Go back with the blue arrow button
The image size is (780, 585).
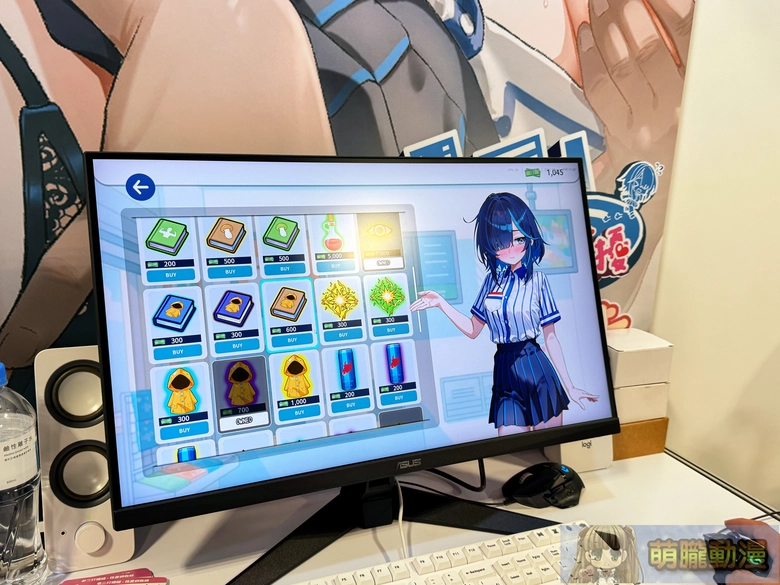pos(140,187)
